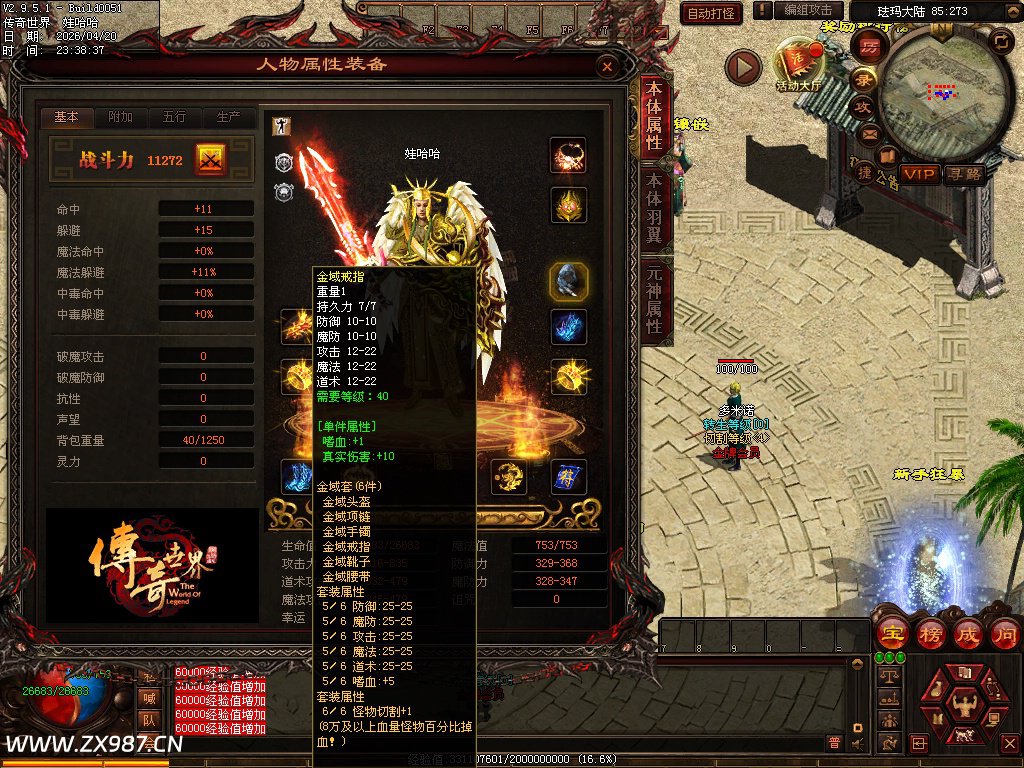The image size is (1024, 768).
Task: Open the mail envelope icon by the minimap
Action: pyautogui.click(x=869, y=133)
